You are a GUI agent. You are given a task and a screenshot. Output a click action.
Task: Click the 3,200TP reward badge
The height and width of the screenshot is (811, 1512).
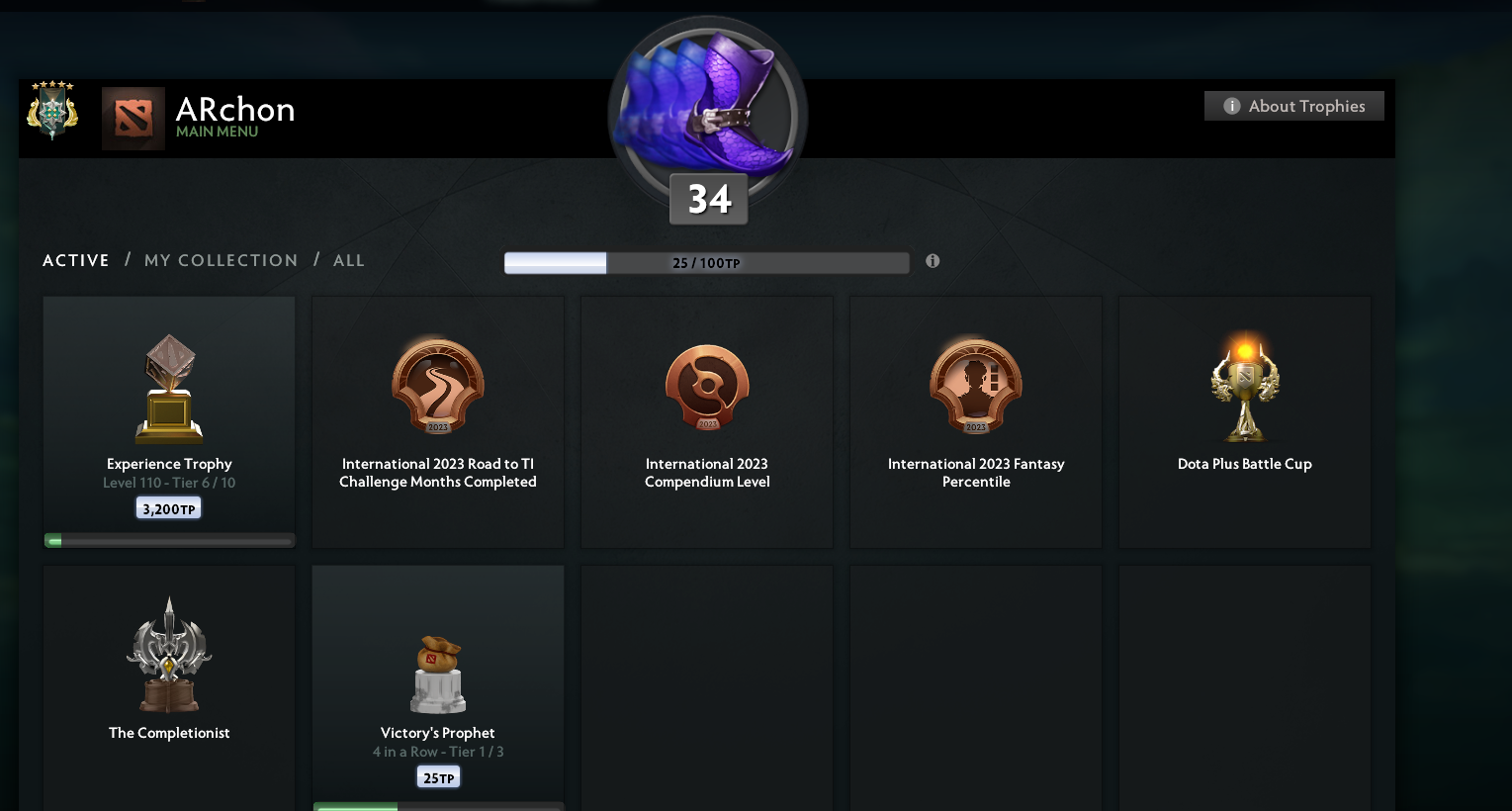[168, 506]
